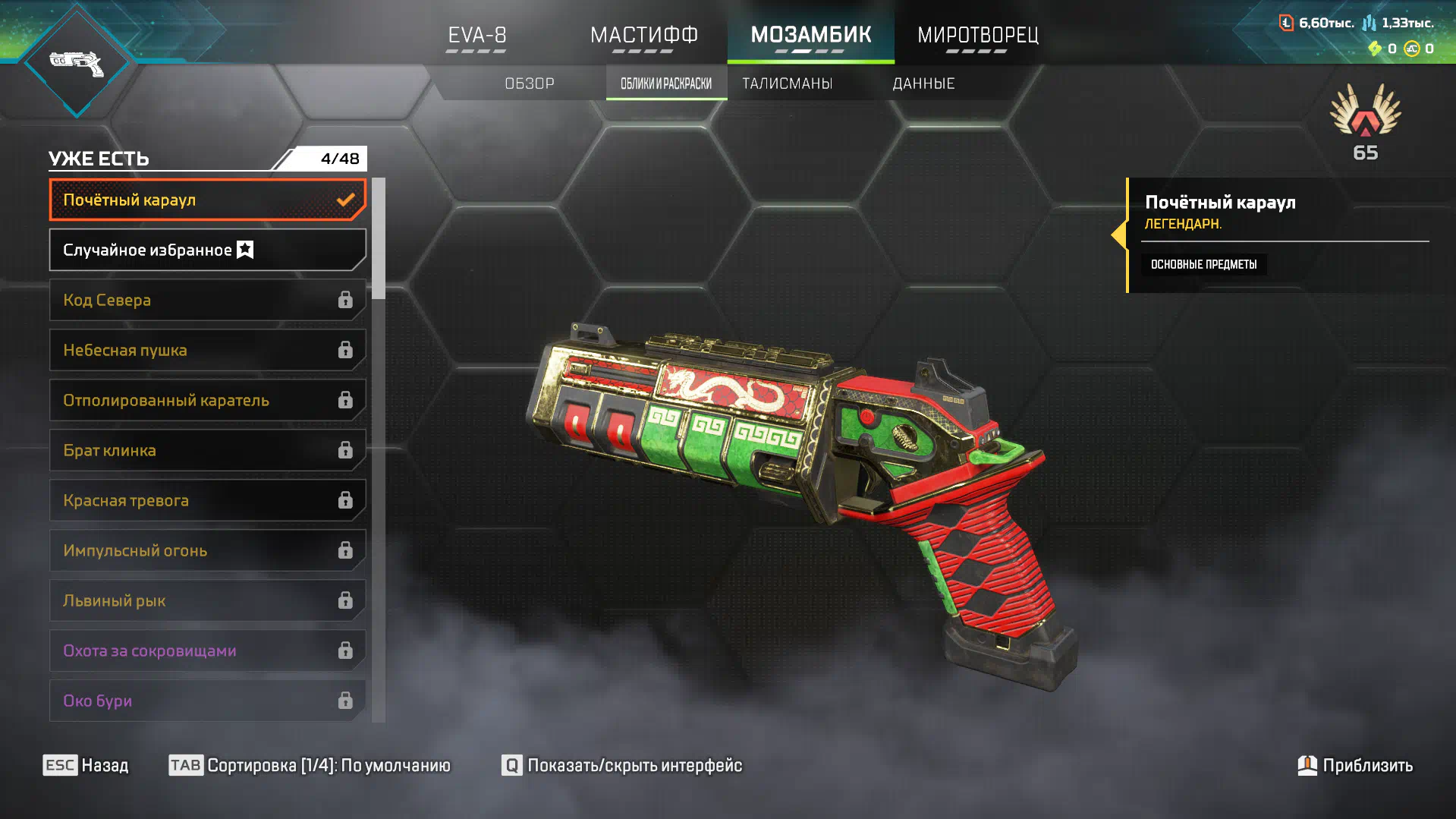This screenshot has width=1456, height=819.
Task: Select the Брат клинка skin
Action: [207, 450]
